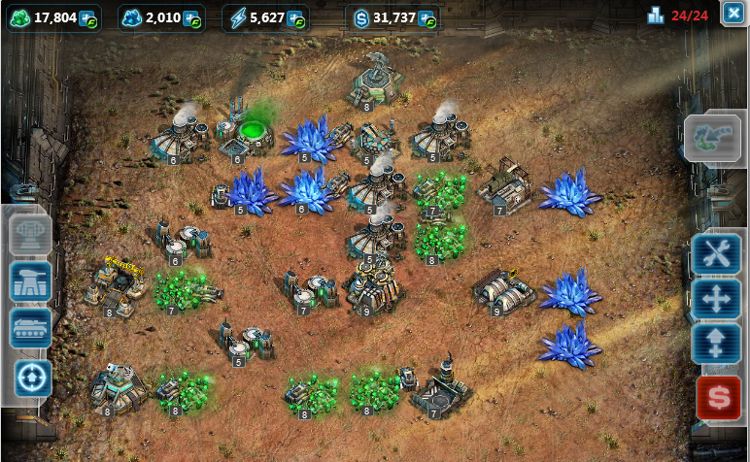Click the building count icon showing 24/24
Viewport: 750px width, 462px height.
point(656,16)
